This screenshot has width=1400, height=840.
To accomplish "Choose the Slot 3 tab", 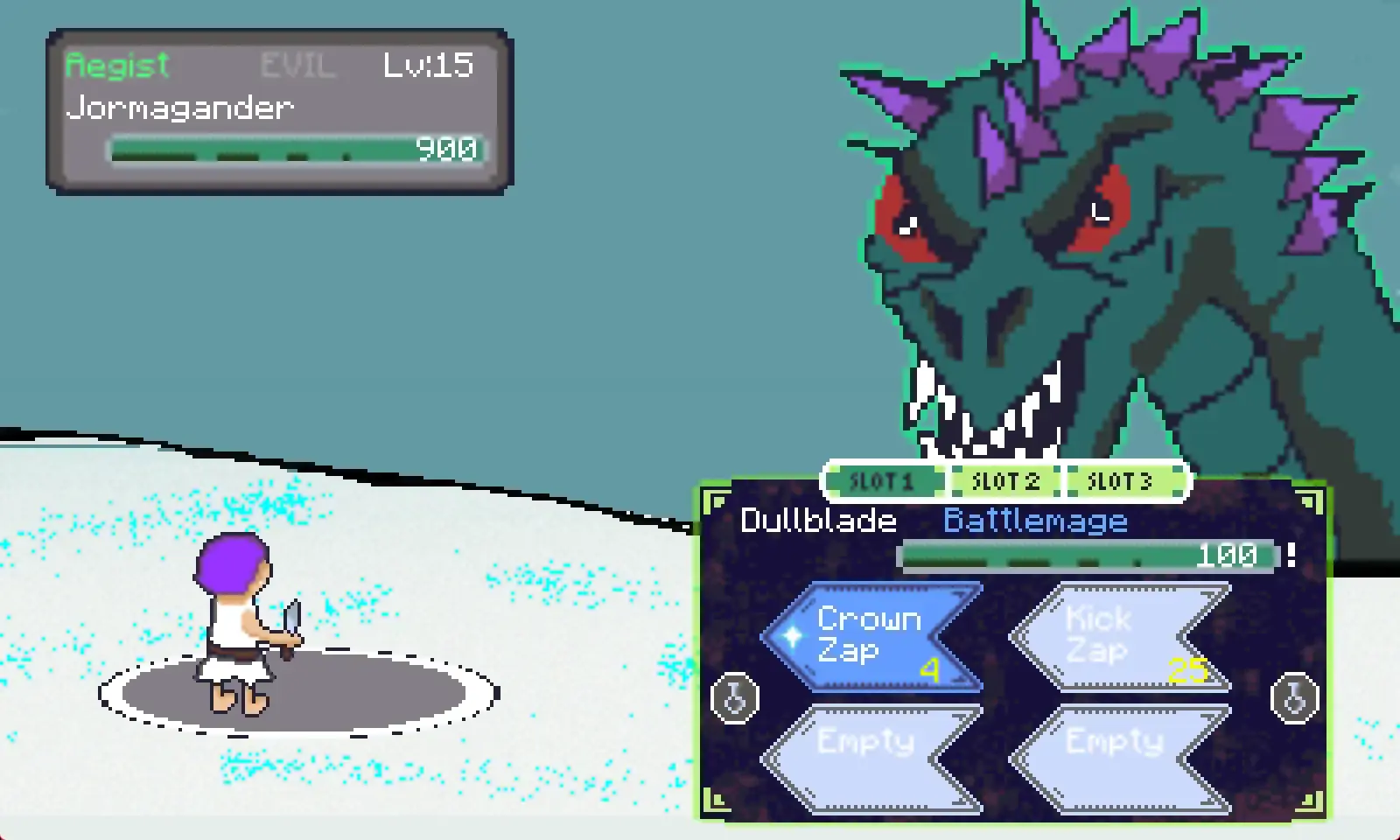I will [x=1121, y=481].
